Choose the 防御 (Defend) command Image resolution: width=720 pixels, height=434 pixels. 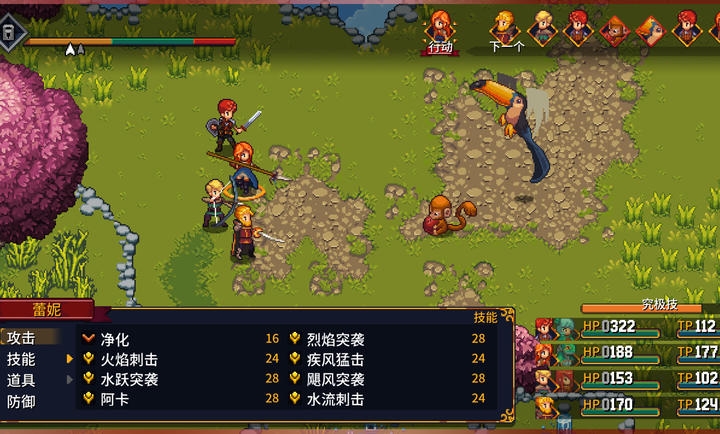point(21,399)
